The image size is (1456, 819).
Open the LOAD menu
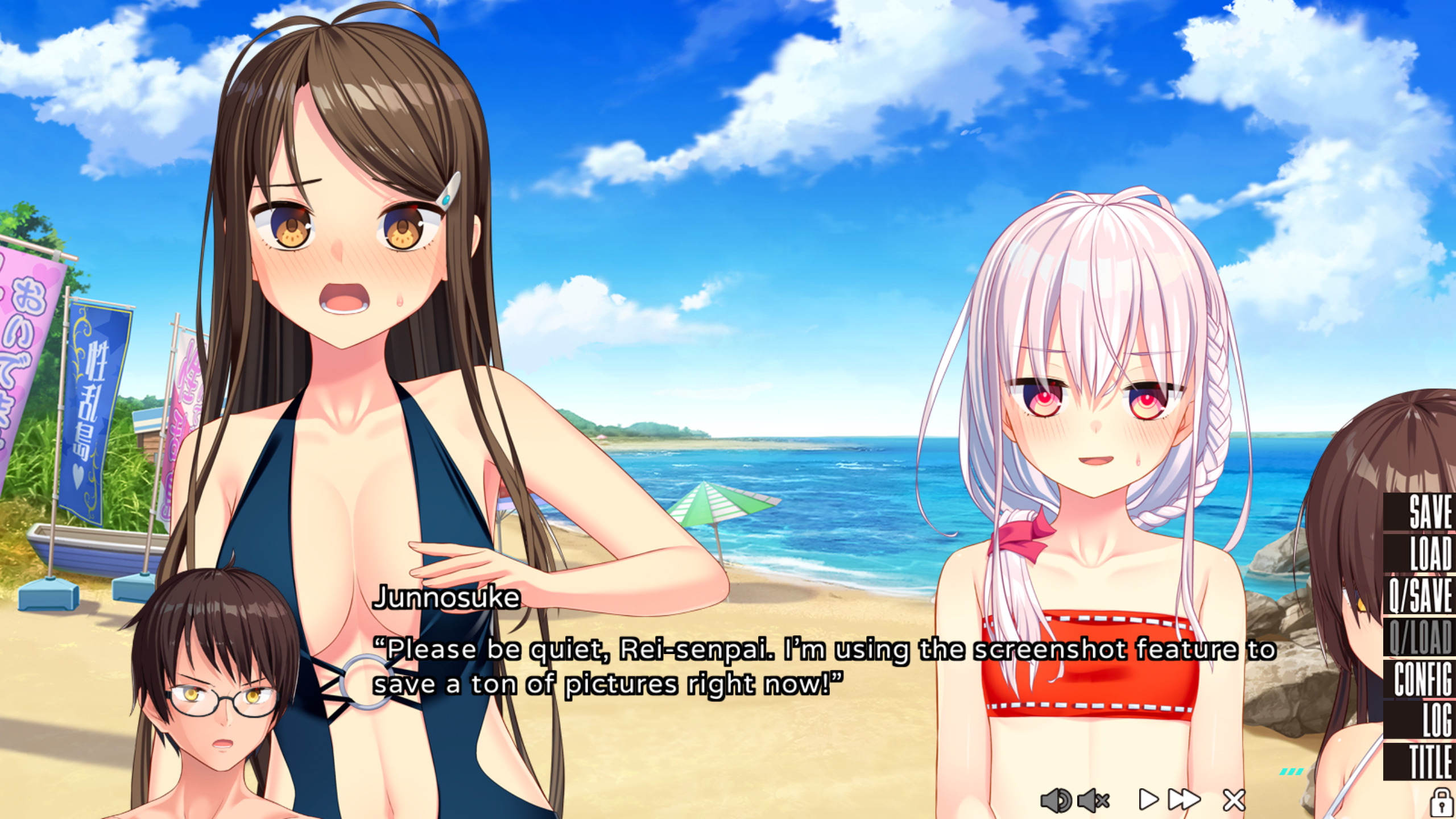(x=1421, y=553)
